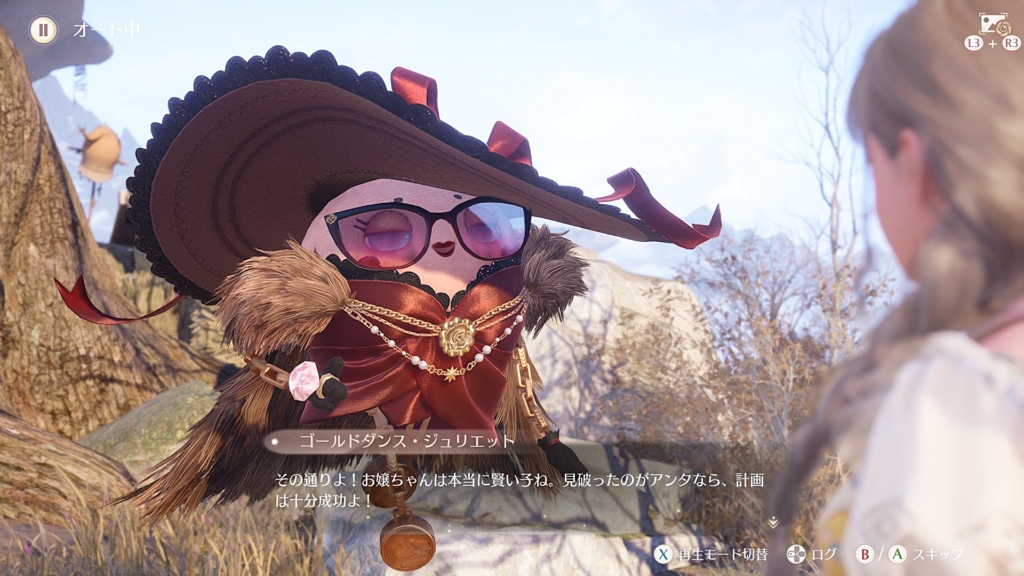Pause the auto-play dialogue mode
The height and width of the screenshot is (576, 1024).
click(x=43, y=30)
